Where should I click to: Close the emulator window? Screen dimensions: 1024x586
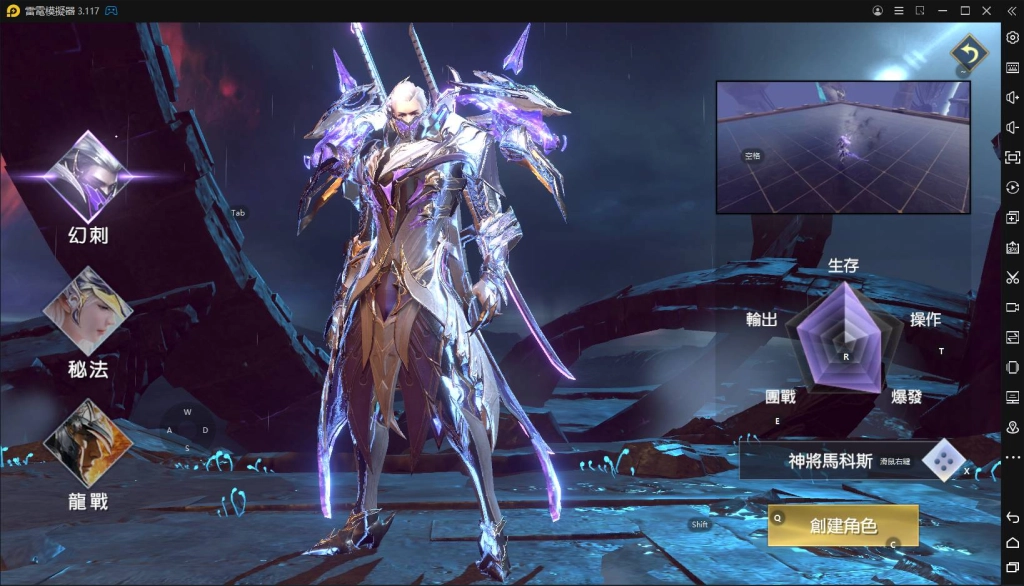[x=989, y=10]
